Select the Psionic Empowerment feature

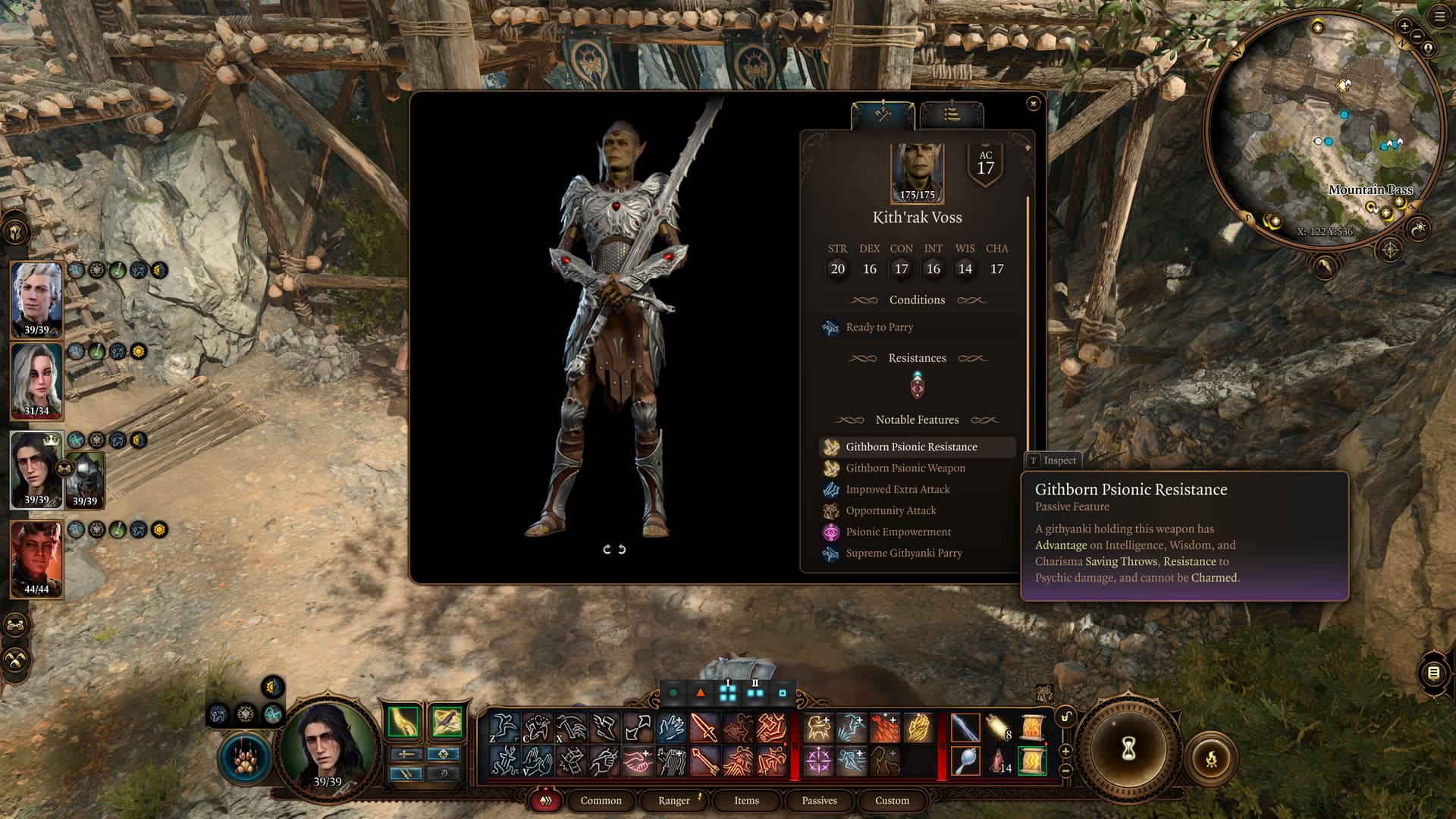point(899,532)
